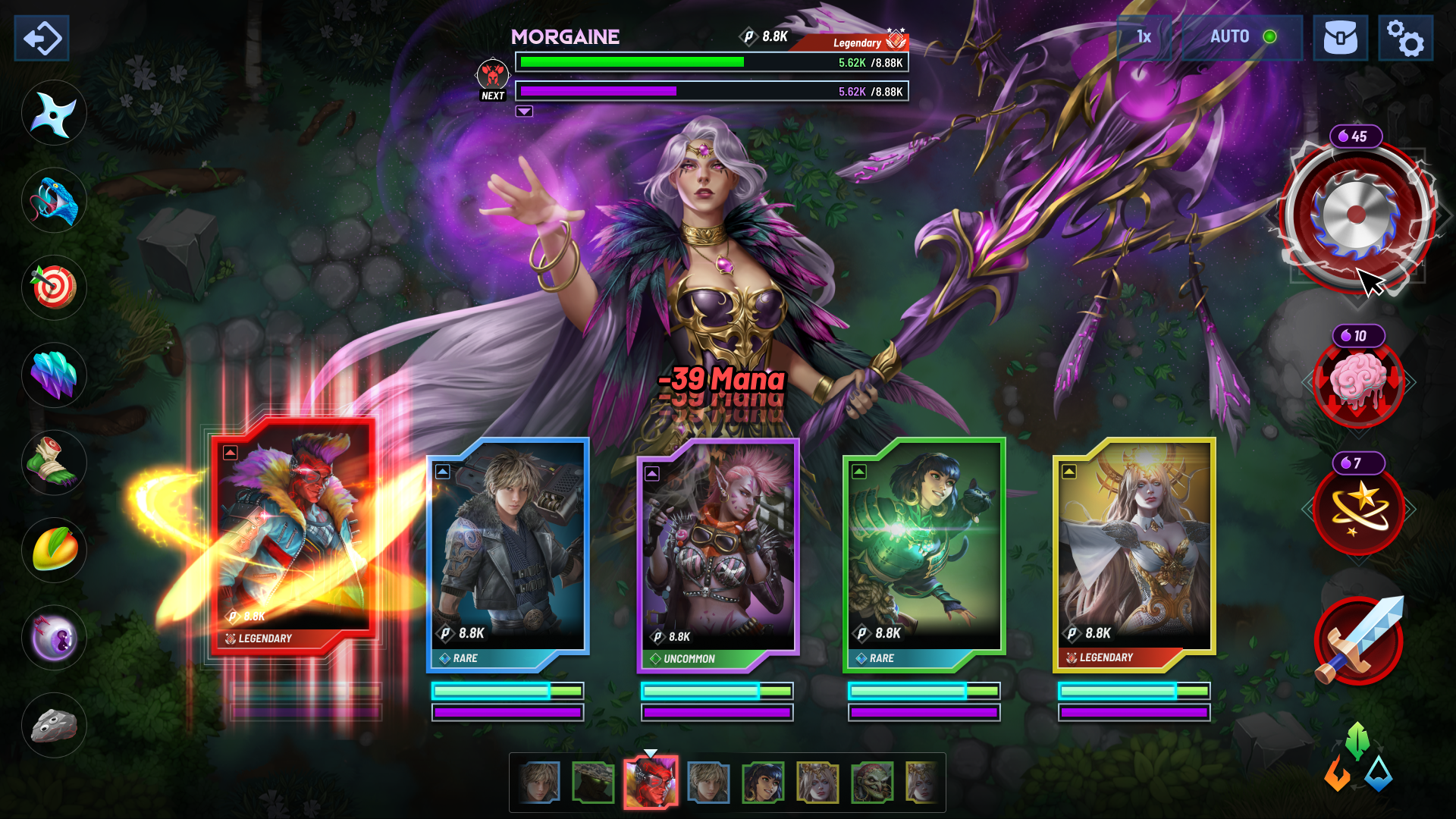
Task: Trigger the crystal spikes ability
Action: click(x=53, y=375)
